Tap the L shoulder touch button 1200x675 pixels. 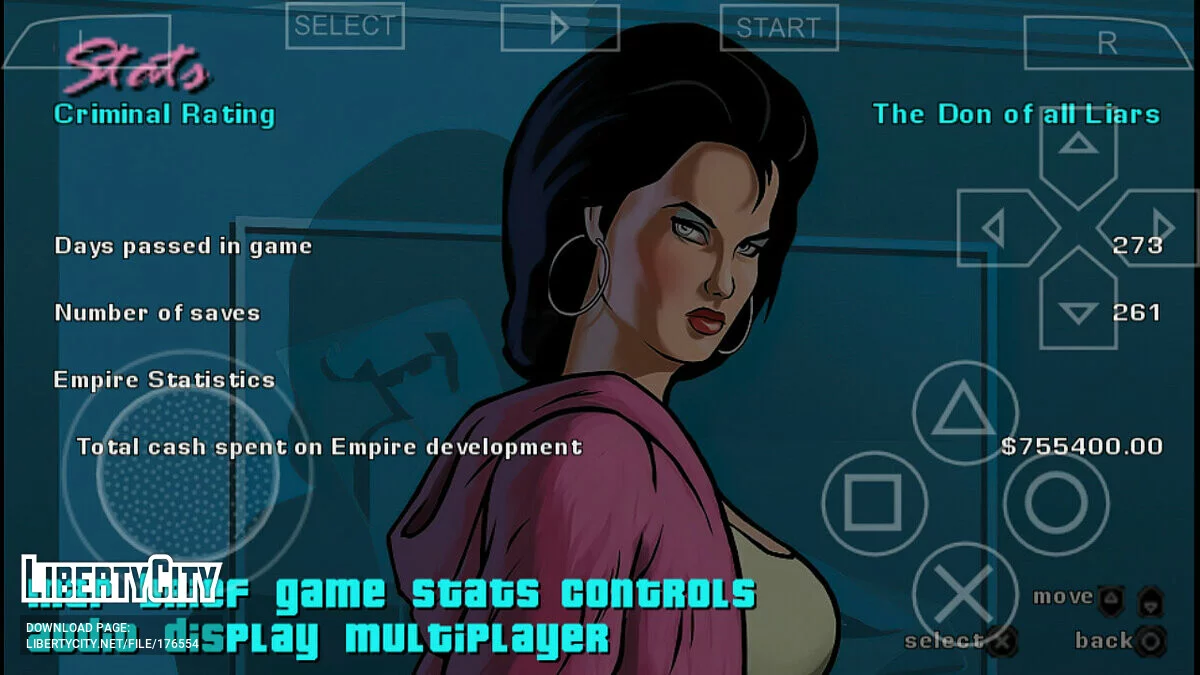coord(75,42)
